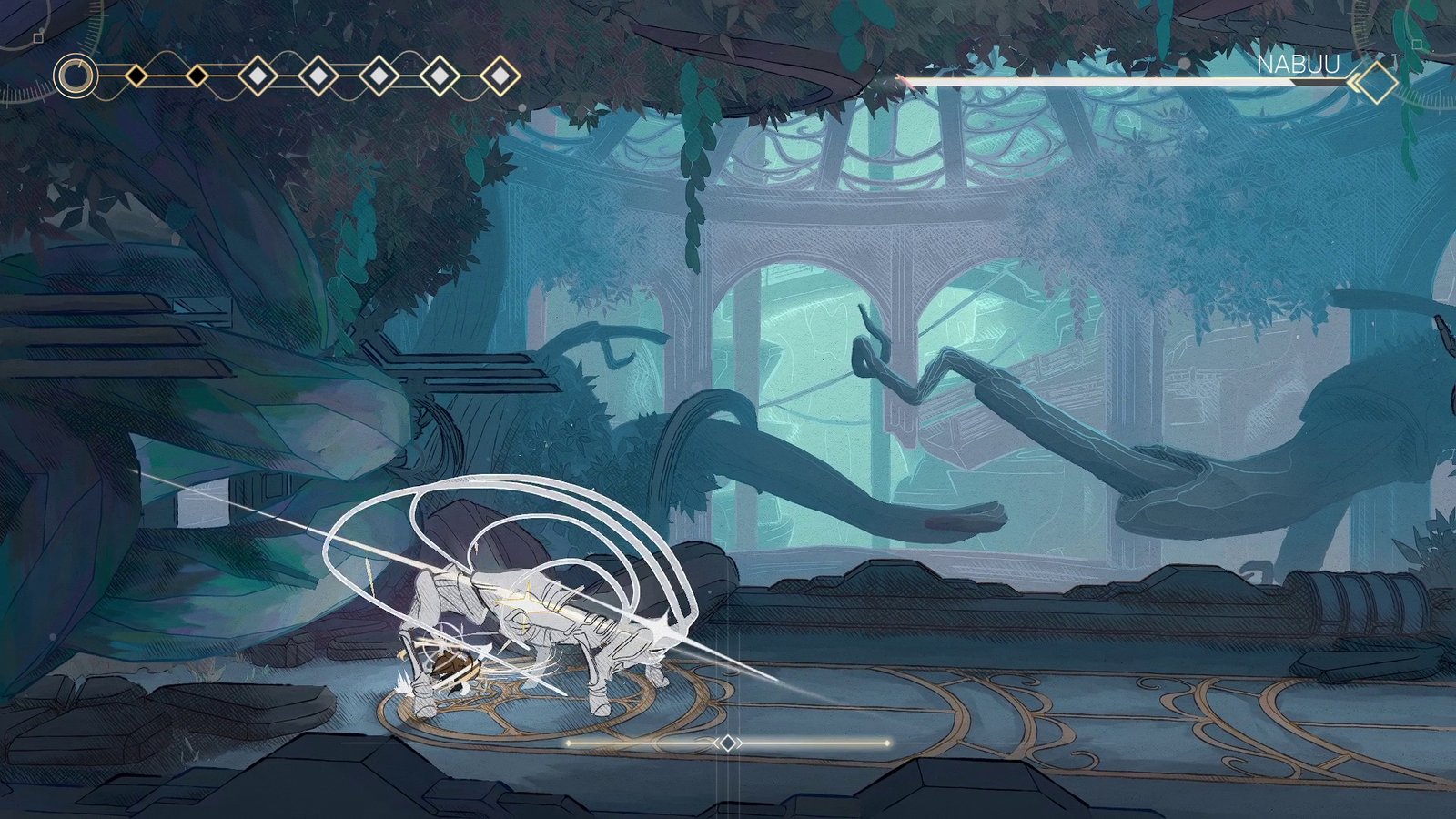Click the first filled black diamond node
The image size is (1456, 819).
coord(137,76)
